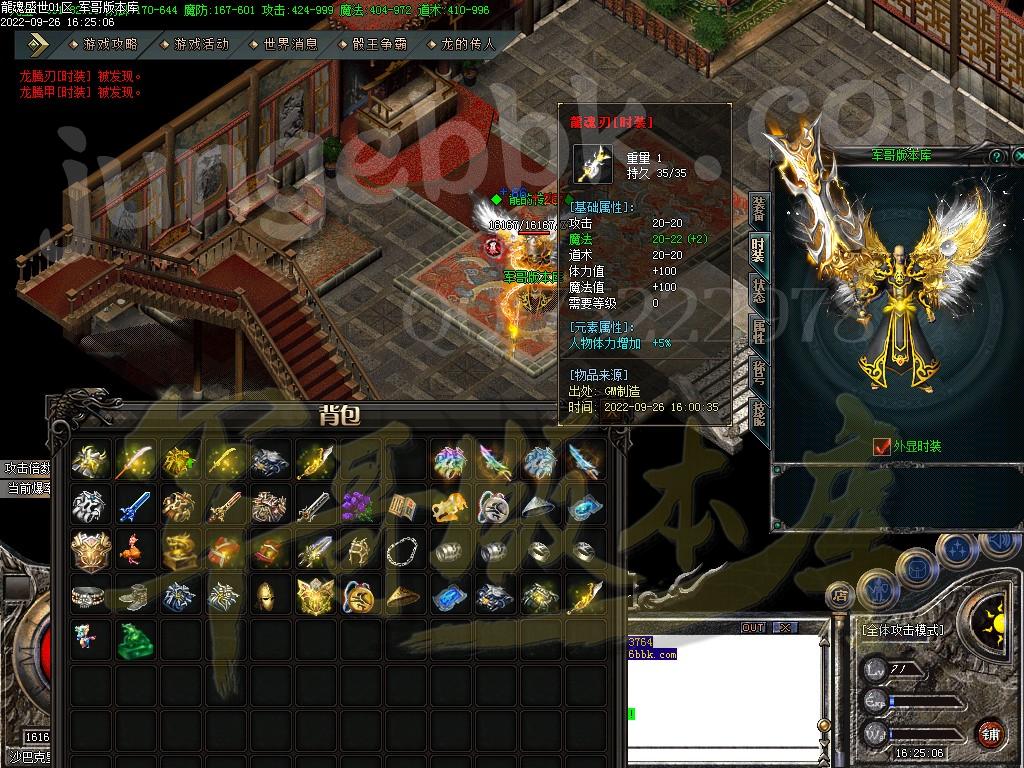Screen dimensions: 1024x768
Task: Switch to the 状态 status tab
Action: (759, 290)
